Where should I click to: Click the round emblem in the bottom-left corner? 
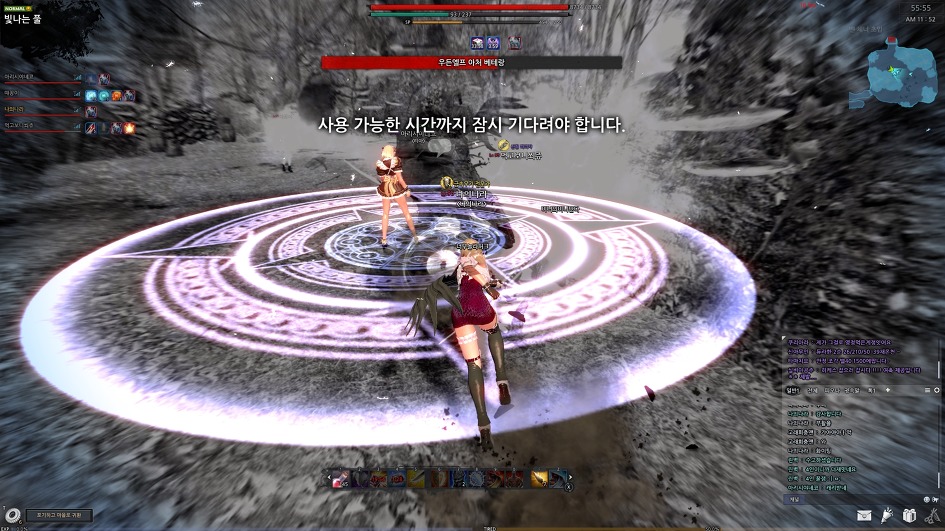pyautogui.click(x=13, y=516)
